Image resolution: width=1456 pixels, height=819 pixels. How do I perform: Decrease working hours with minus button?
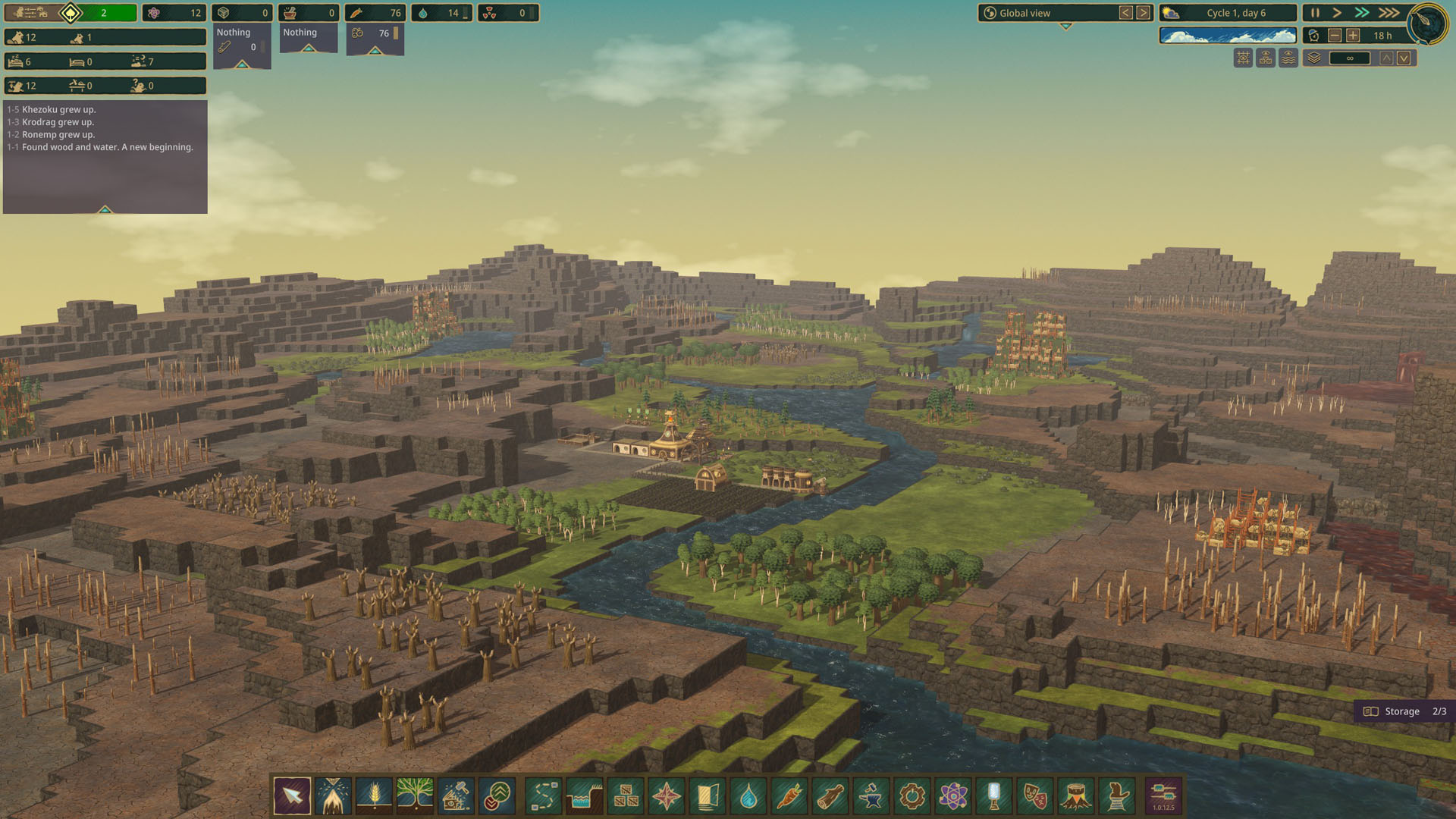tap(1335, 36)
